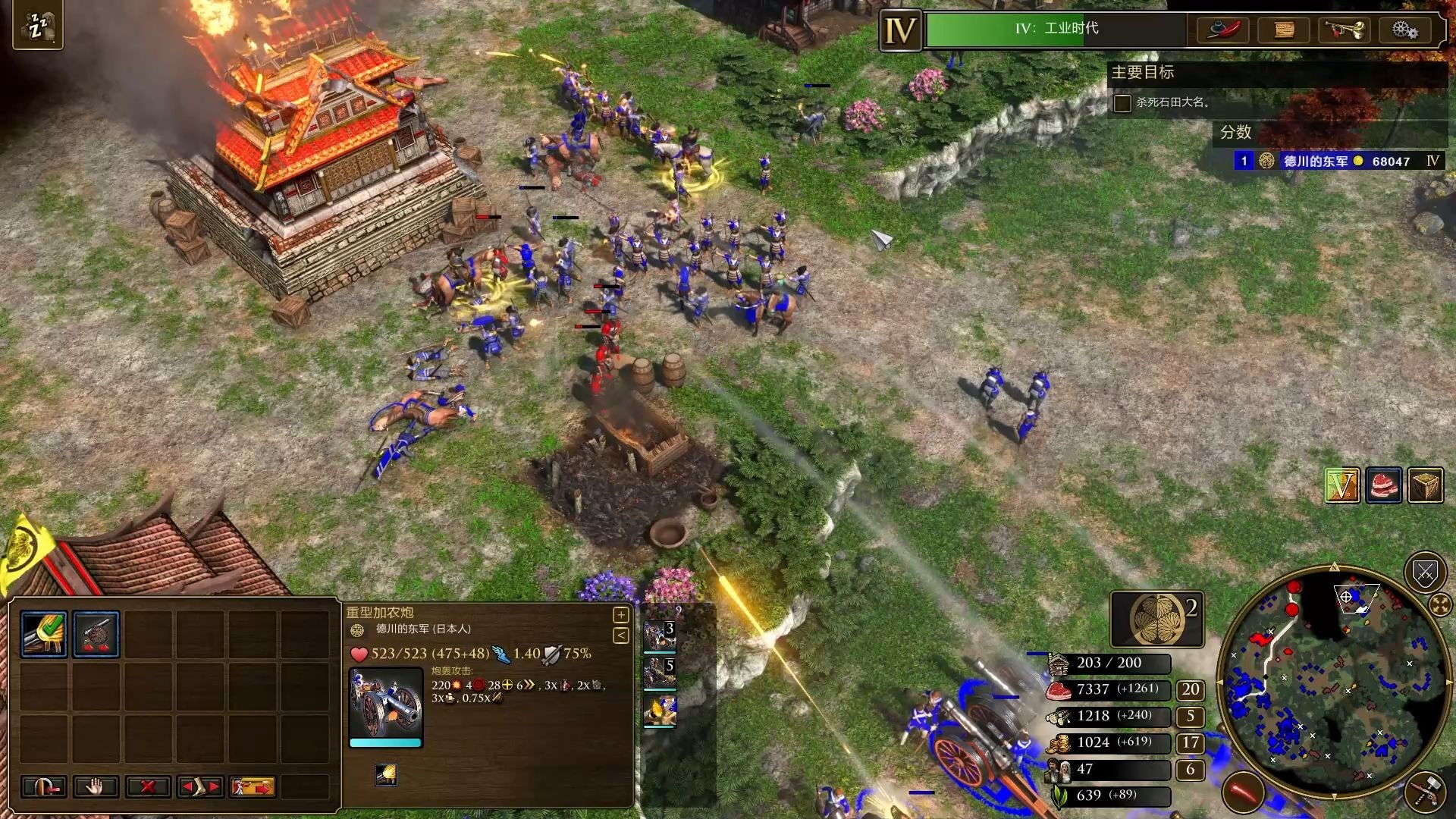Select the bombard attack mode command
The width and height of the screenshot is (1456, 819).
44,634
